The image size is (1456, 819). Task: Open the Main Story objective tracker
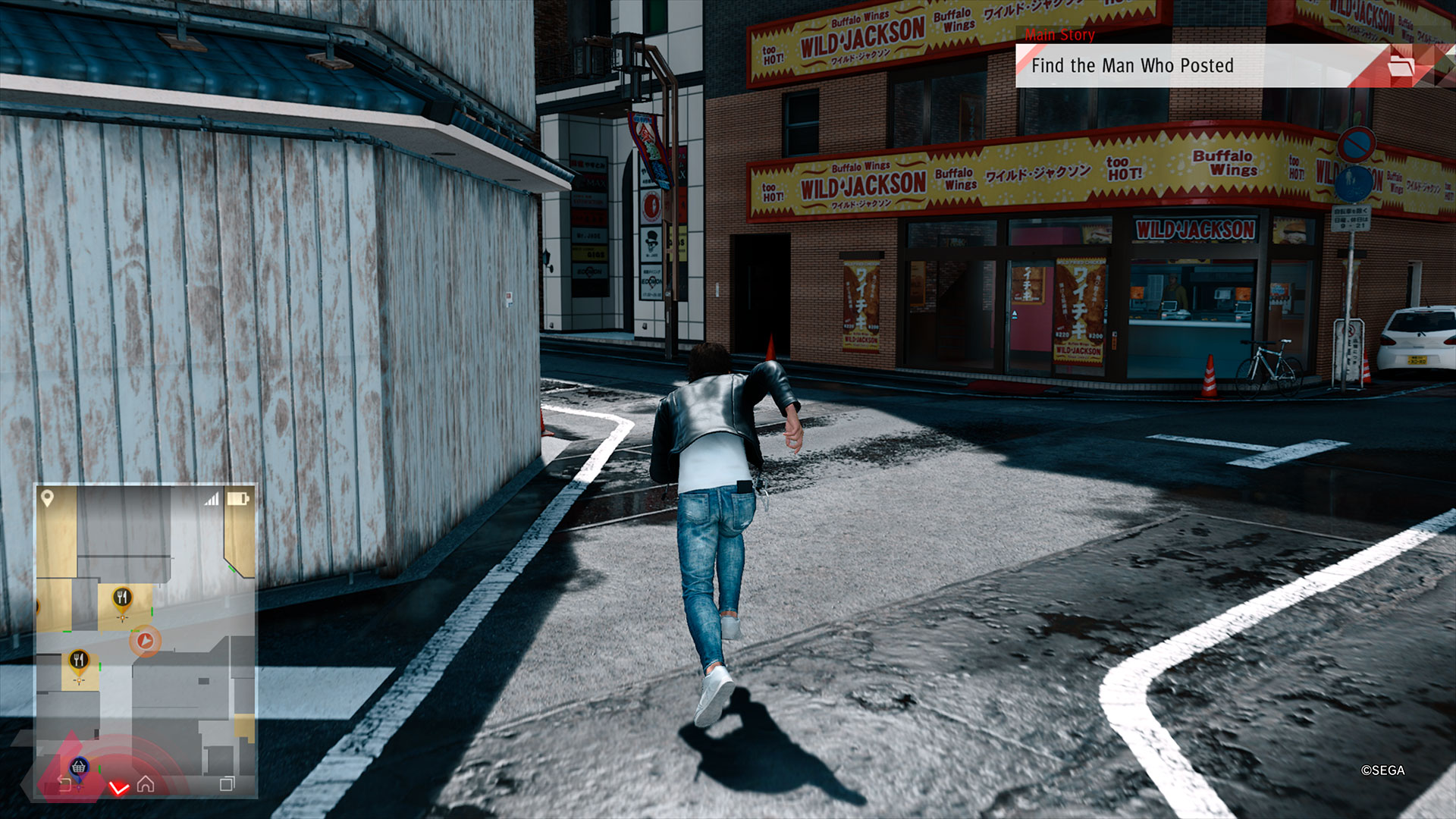pos(1132,66)
